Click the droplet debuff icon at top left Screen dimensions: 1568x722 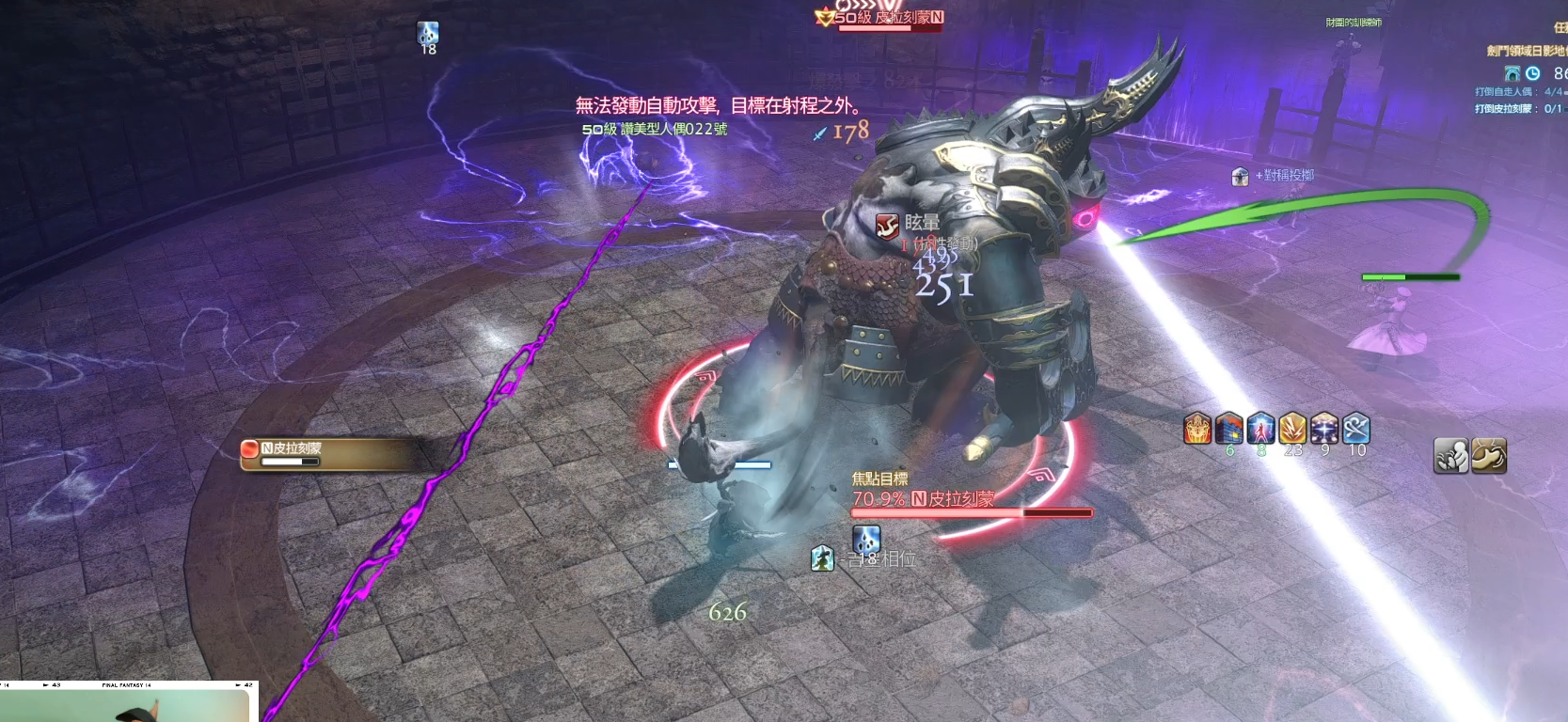(x=428, y=34)
